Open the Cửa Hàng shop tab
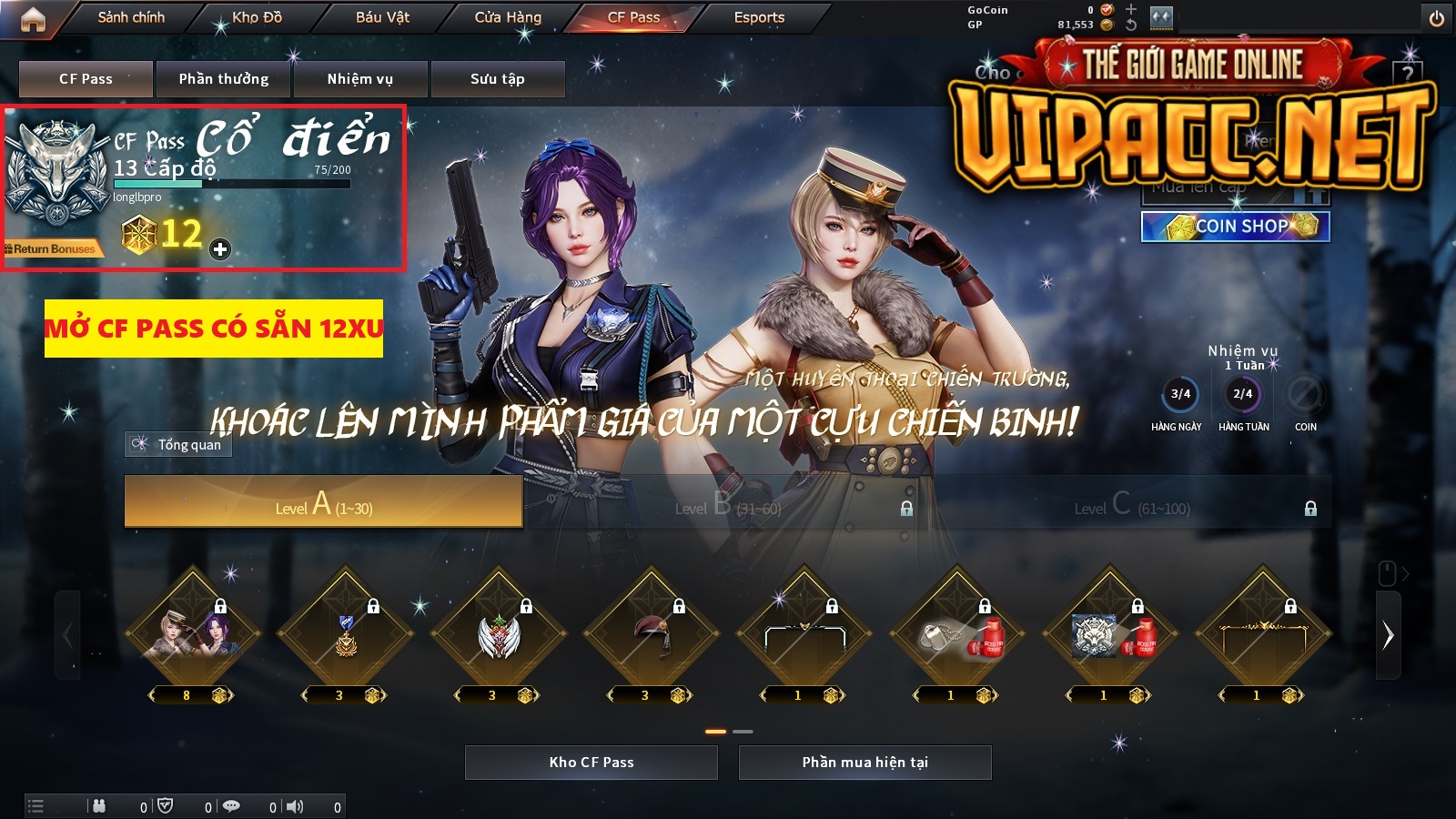The image size is (1456, 819). click(x=508, y=17)
